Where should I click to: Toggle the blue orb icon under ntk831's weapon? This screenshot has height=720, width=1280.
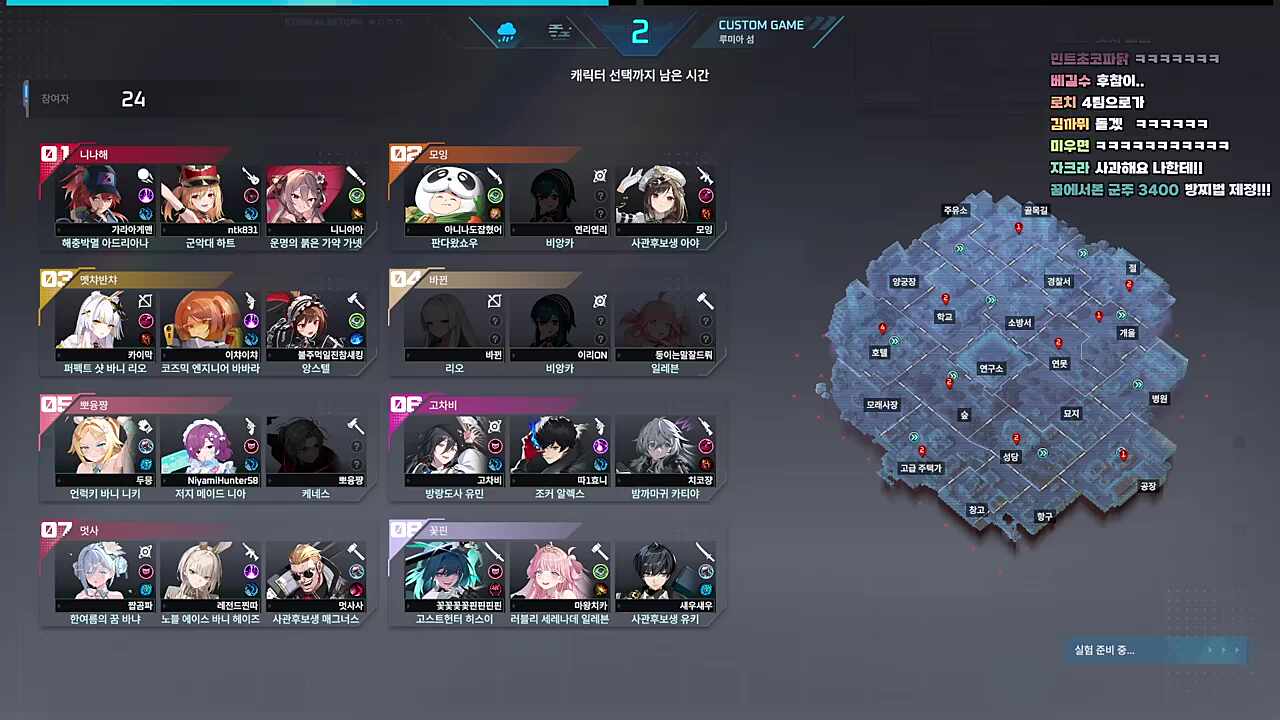[250, 211]
